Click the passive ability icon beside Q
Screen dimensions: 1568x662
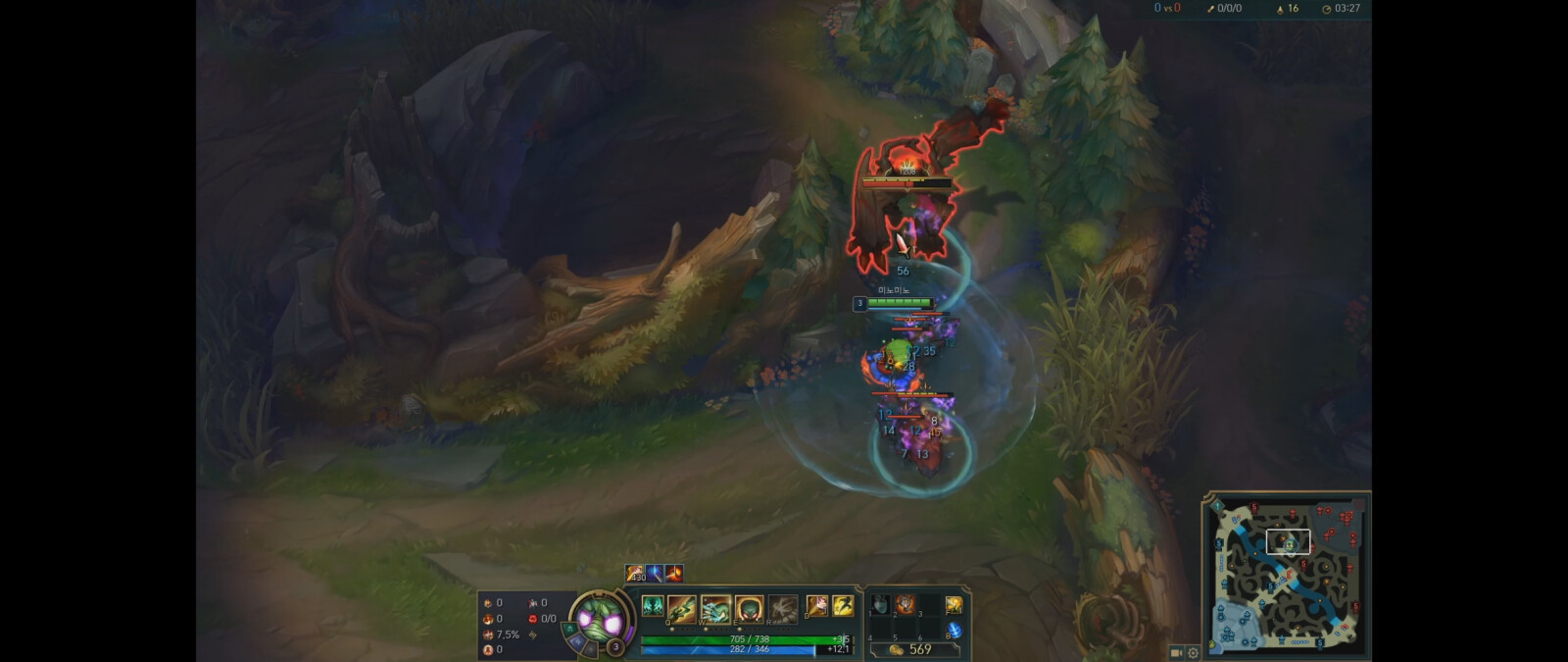653,606
